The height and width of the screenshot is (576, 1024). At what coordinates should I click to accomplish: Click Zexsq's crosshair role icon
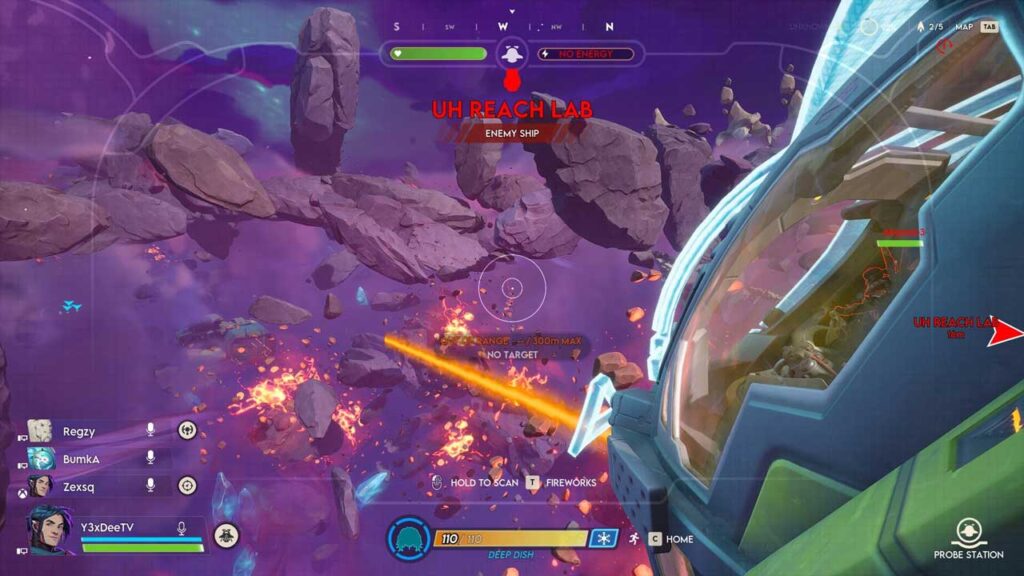click(187, 485)
